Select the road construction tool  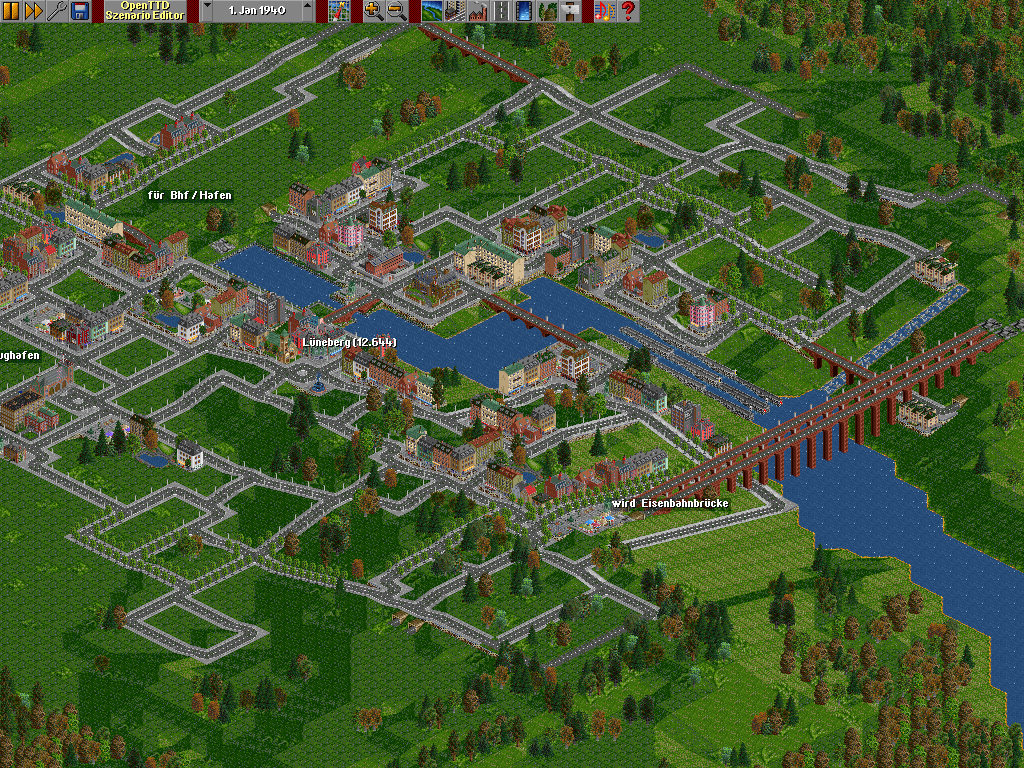point(502,11)
